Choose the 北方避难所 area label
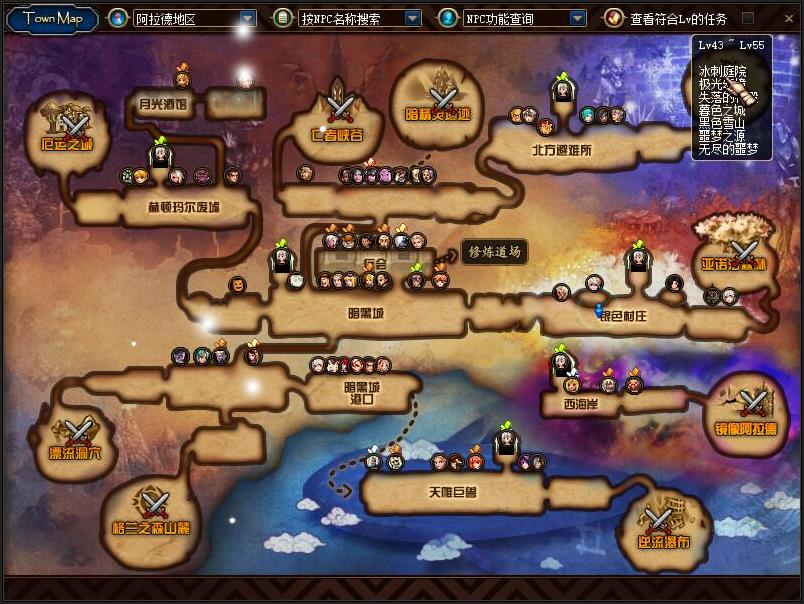This screenshot has width=804, height=604. coord(561,150)
